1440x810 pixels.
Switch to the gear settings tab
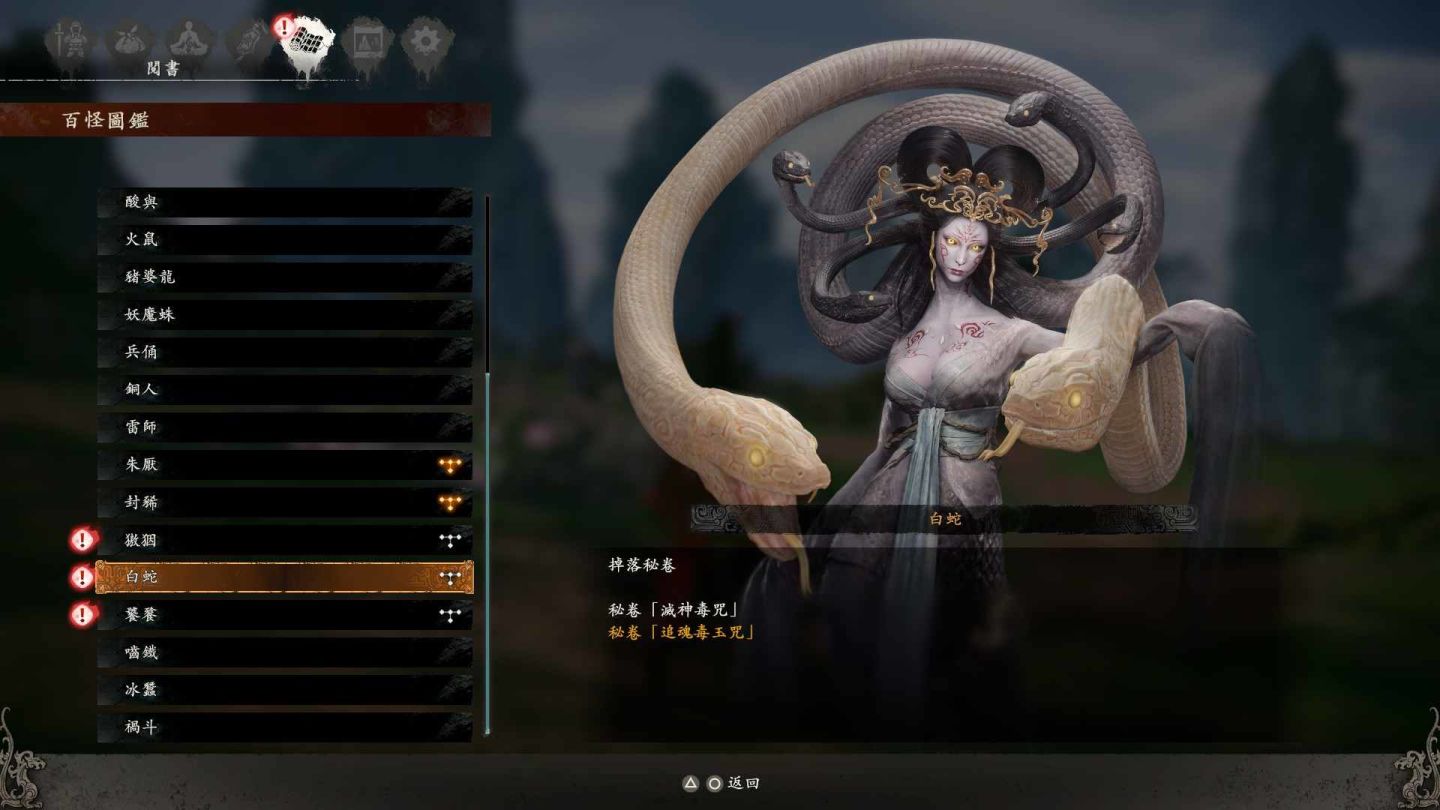[x=427, y=42]
